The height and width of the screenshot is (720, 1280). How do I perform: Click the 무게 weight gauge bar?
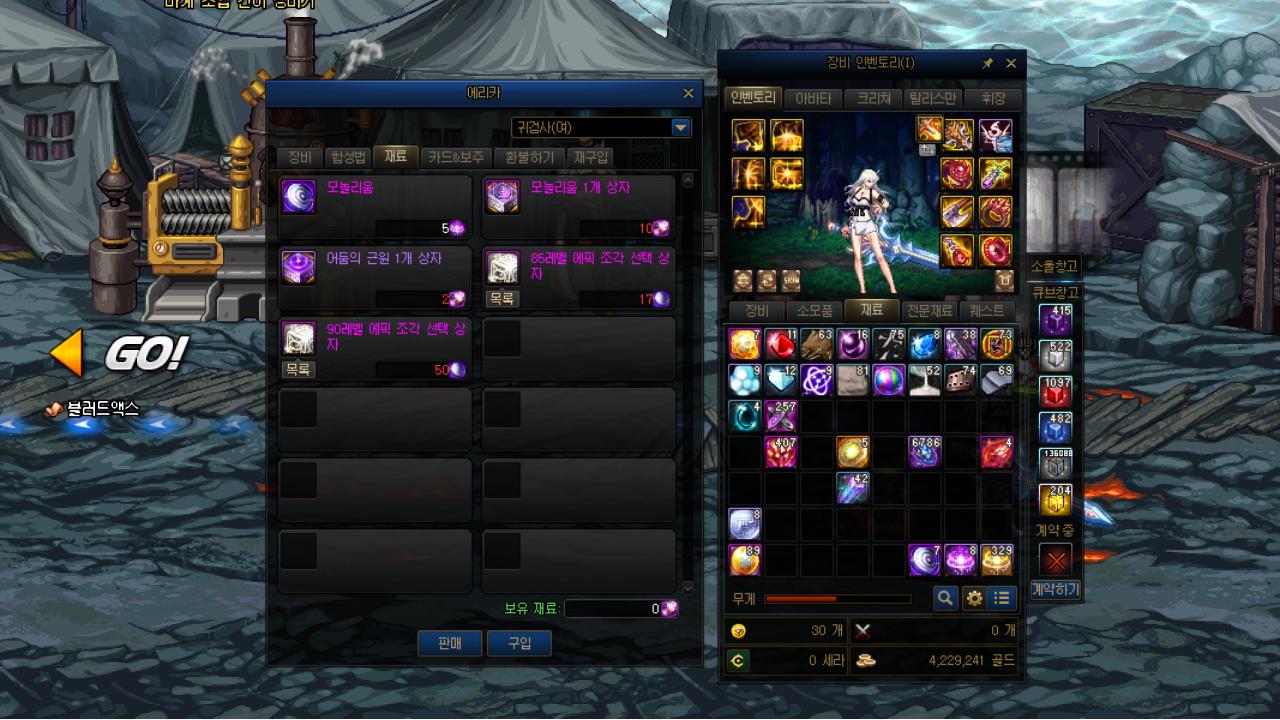tap(840, 598)
